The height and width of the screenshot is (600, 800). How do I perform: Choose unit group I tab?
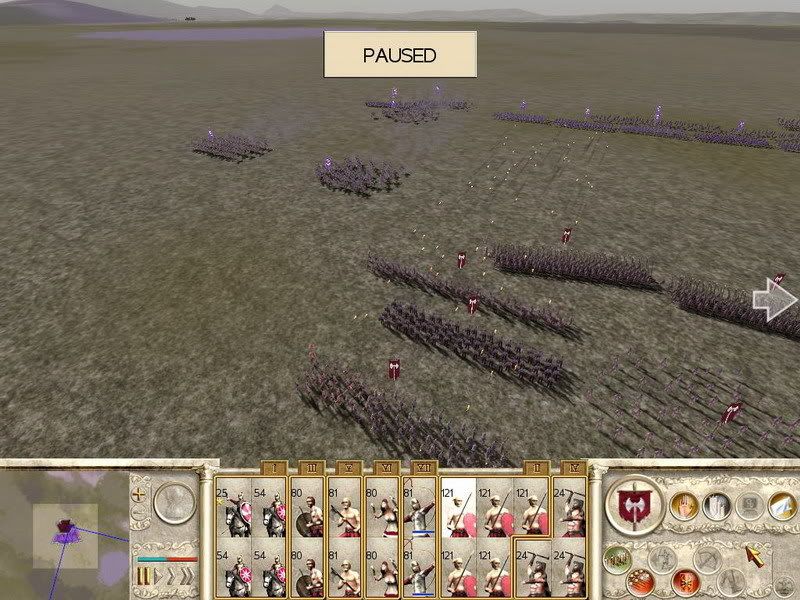[x=271, y=468]
